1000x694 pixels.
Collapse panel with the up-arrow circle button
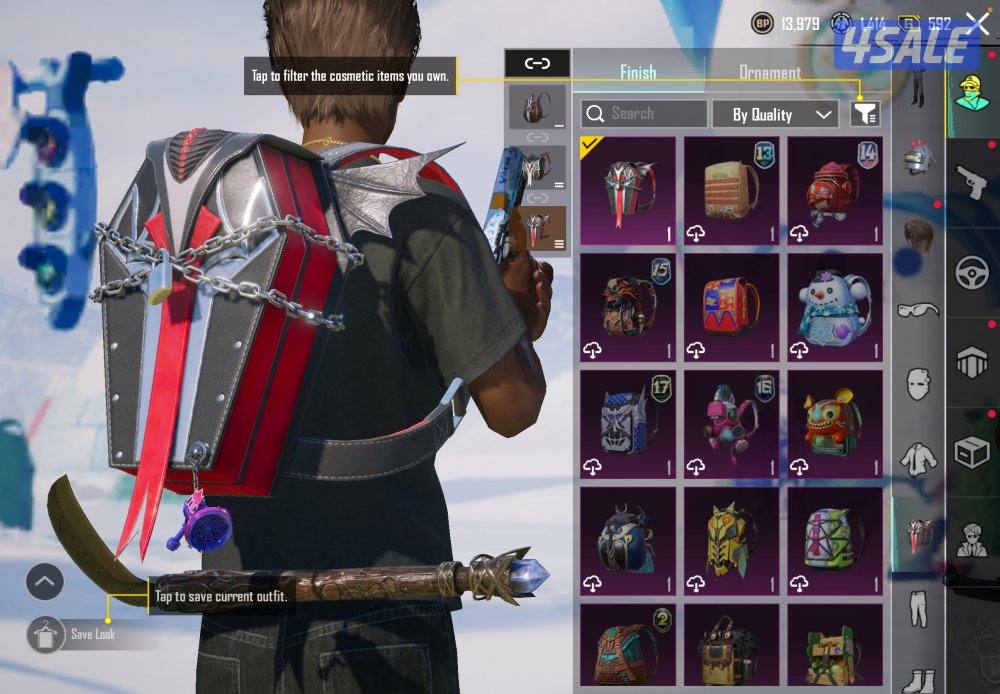[45, 581]
